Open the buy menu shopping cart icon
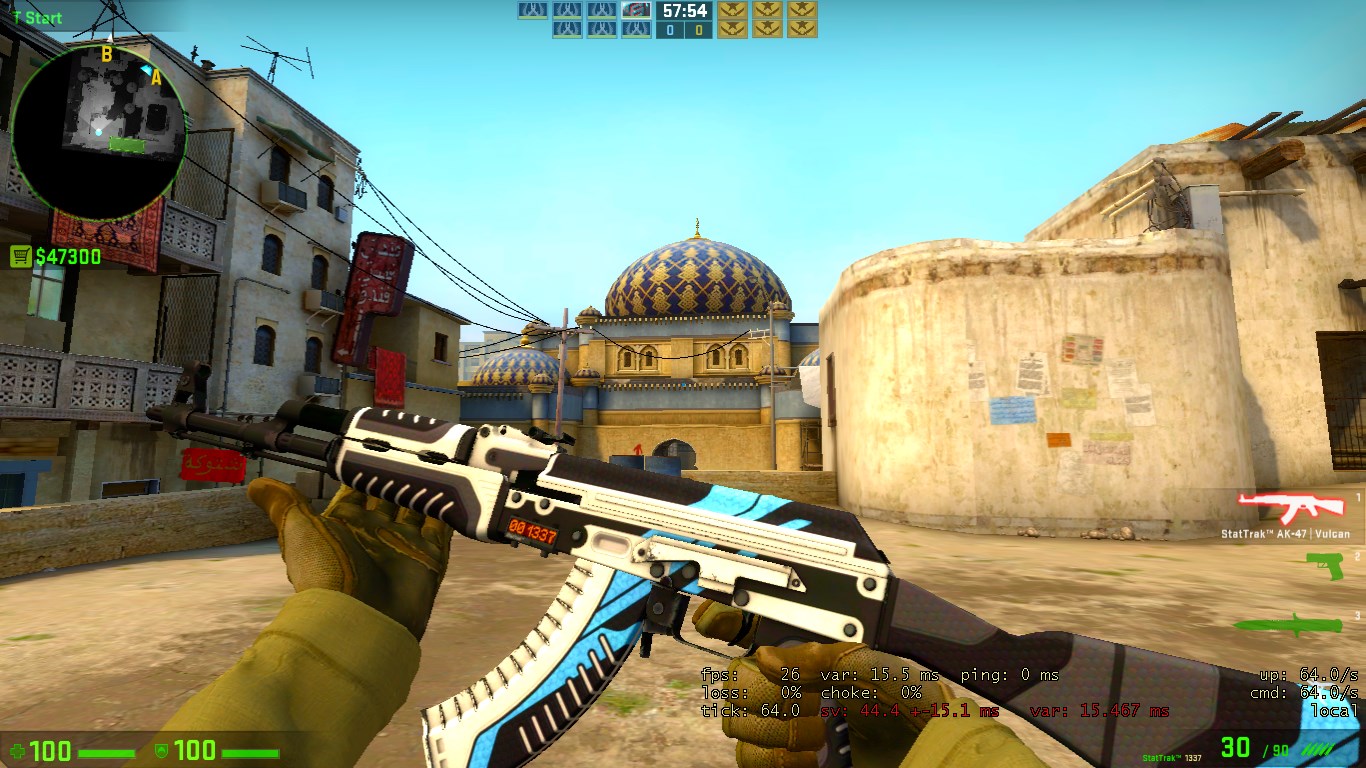 pyautogui.click(x=20, y=257)
